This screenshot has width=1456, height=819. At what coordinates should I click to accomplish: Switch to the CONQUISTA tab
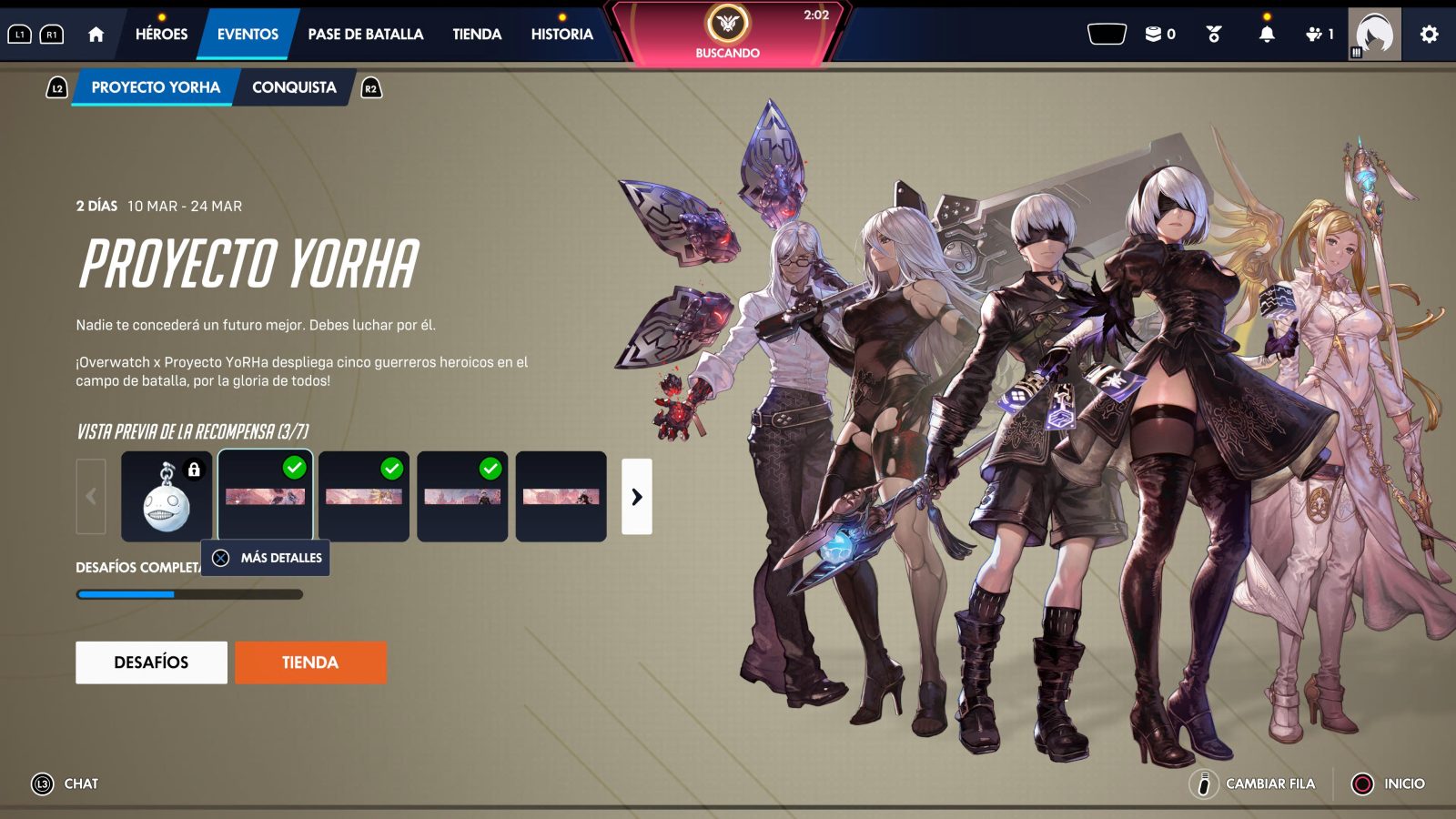(295, 87)
